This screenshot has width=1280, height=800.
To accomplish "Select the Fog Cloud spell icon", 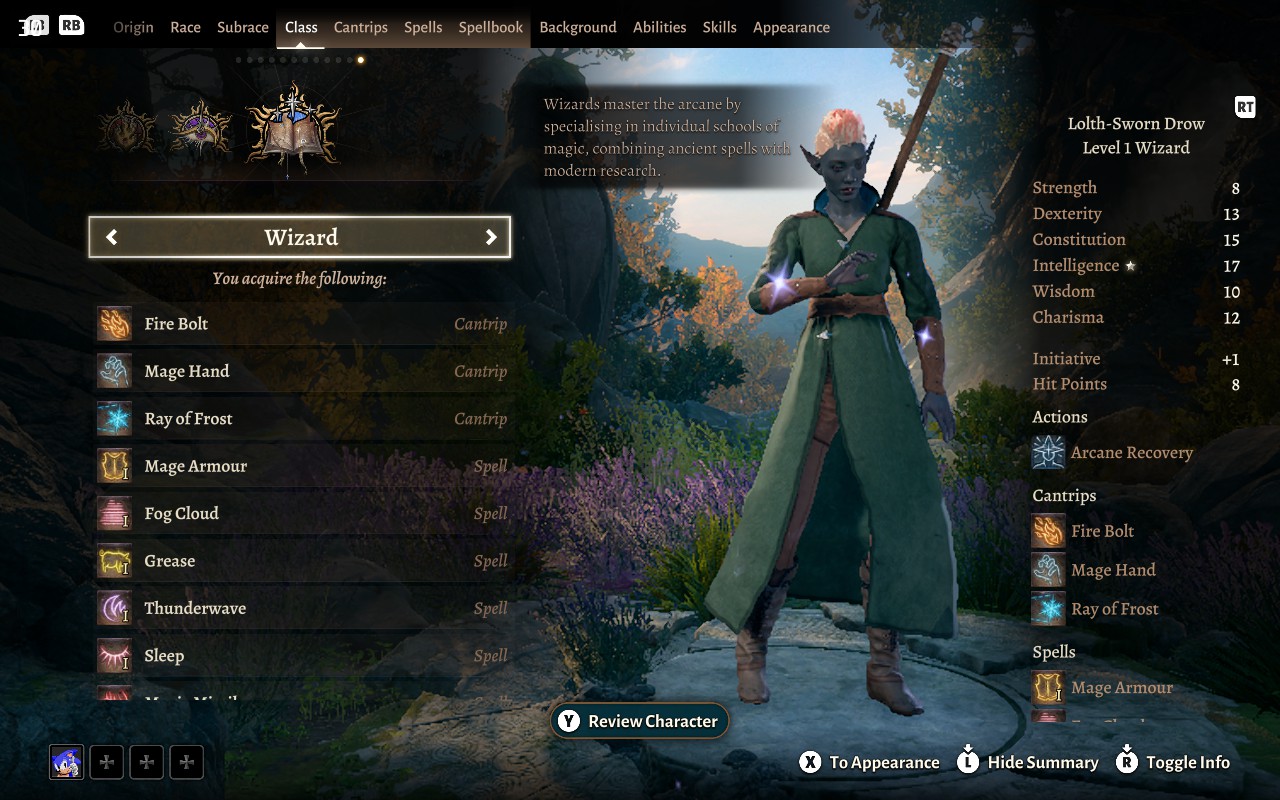I will [114, 513].
